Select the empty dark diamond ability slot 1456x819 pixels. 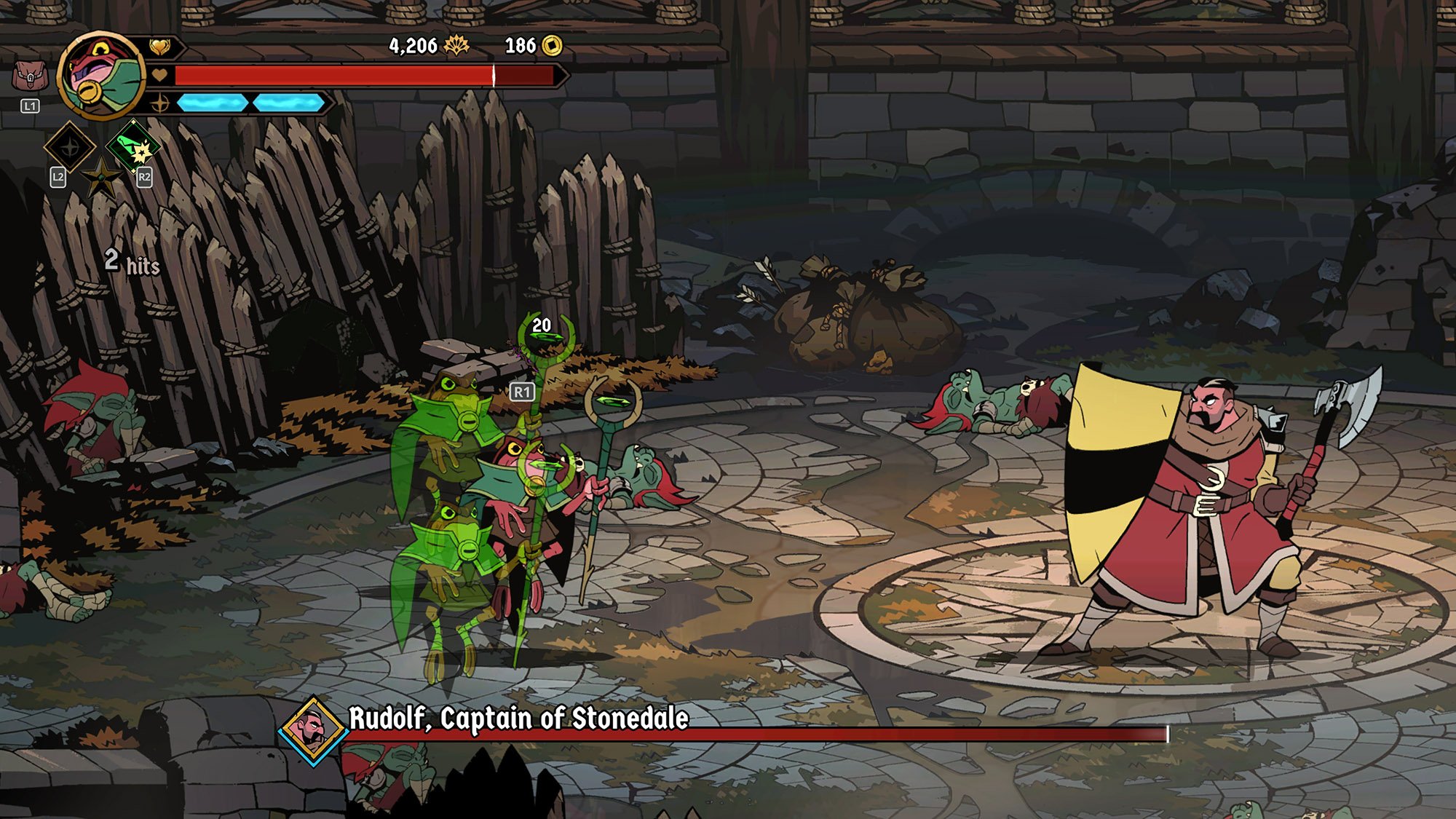pos(70,147)
